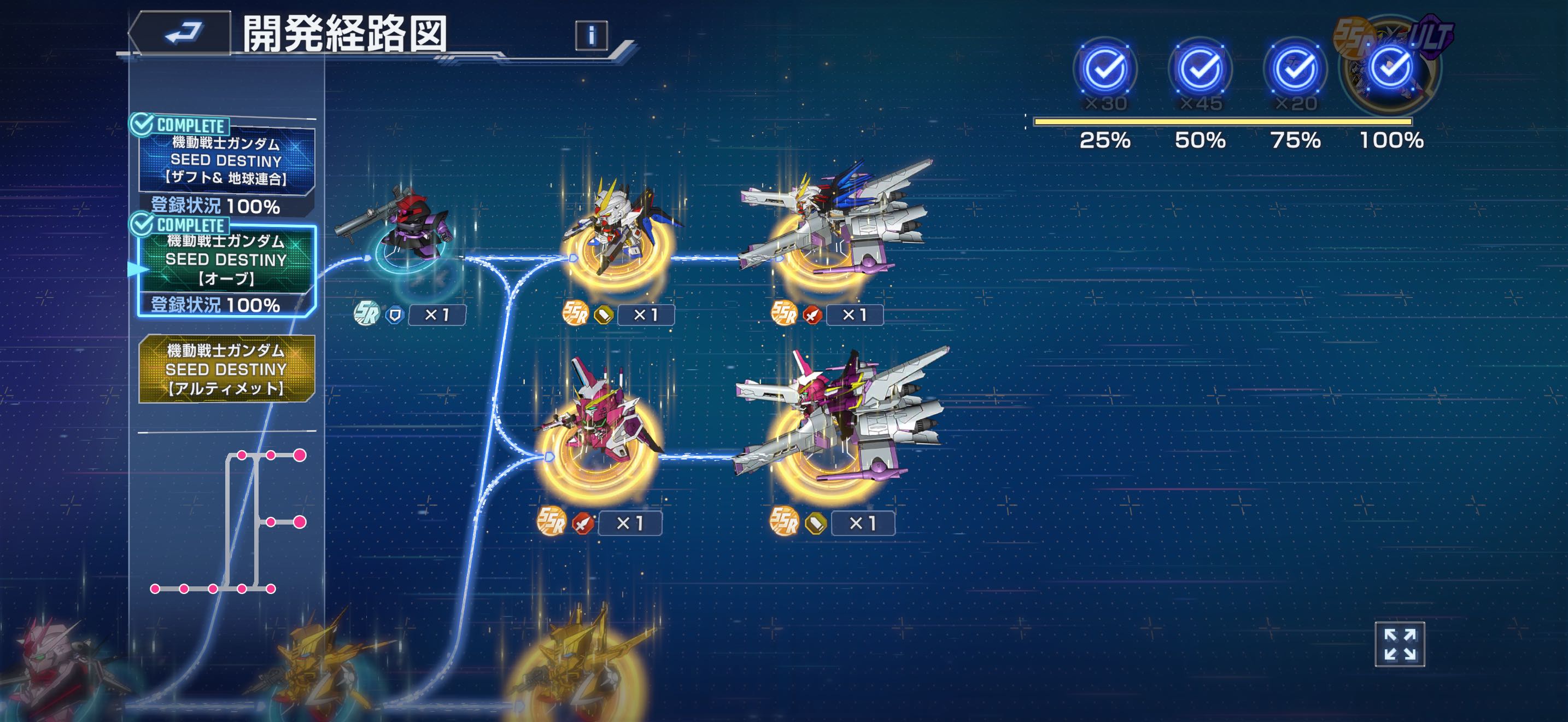1568x722 pixels.
Task: Toggle fullscreen with the expand arrows button
Action: [1400, 644]
